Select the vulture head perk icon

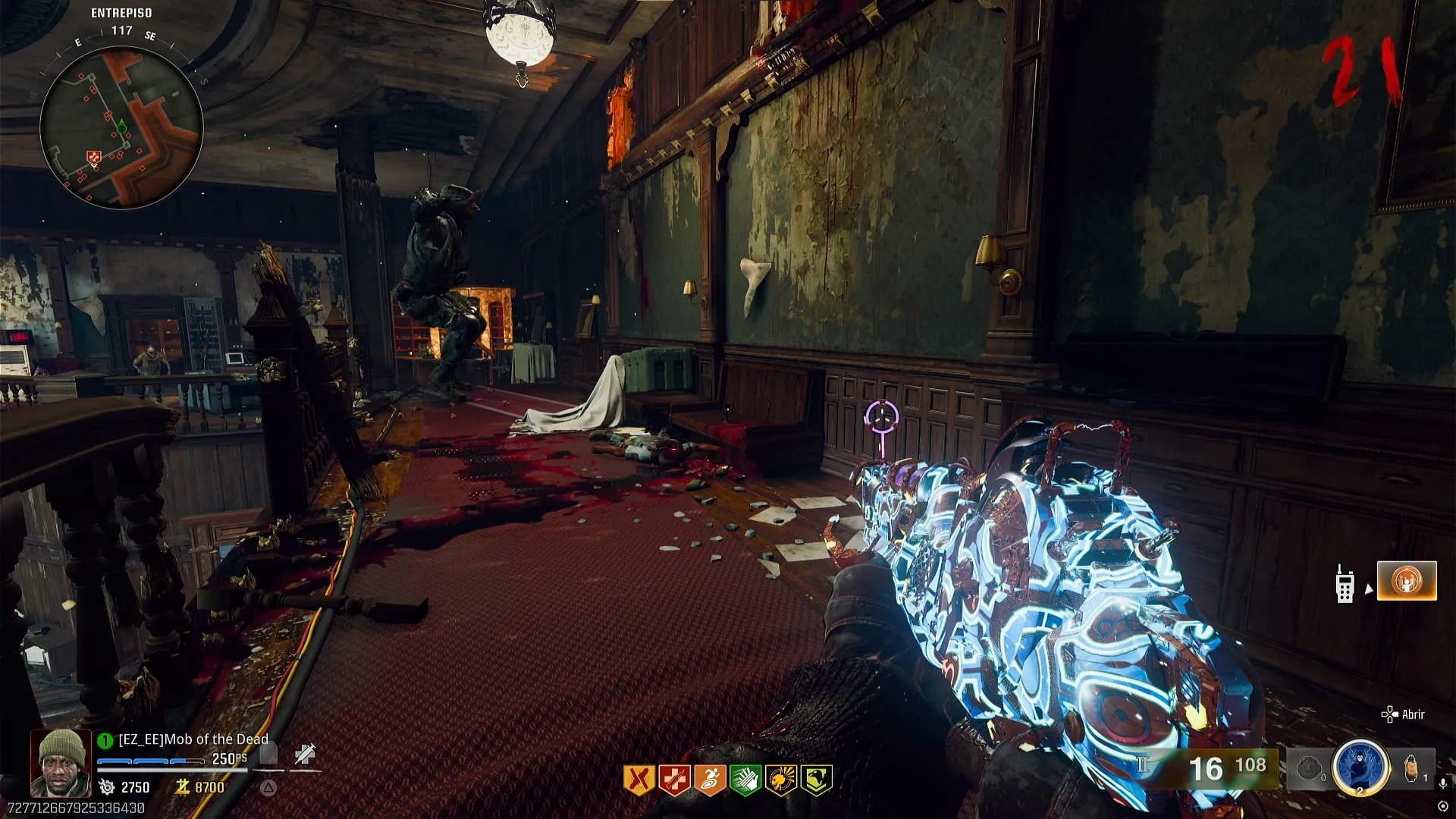tap(817, 780)
